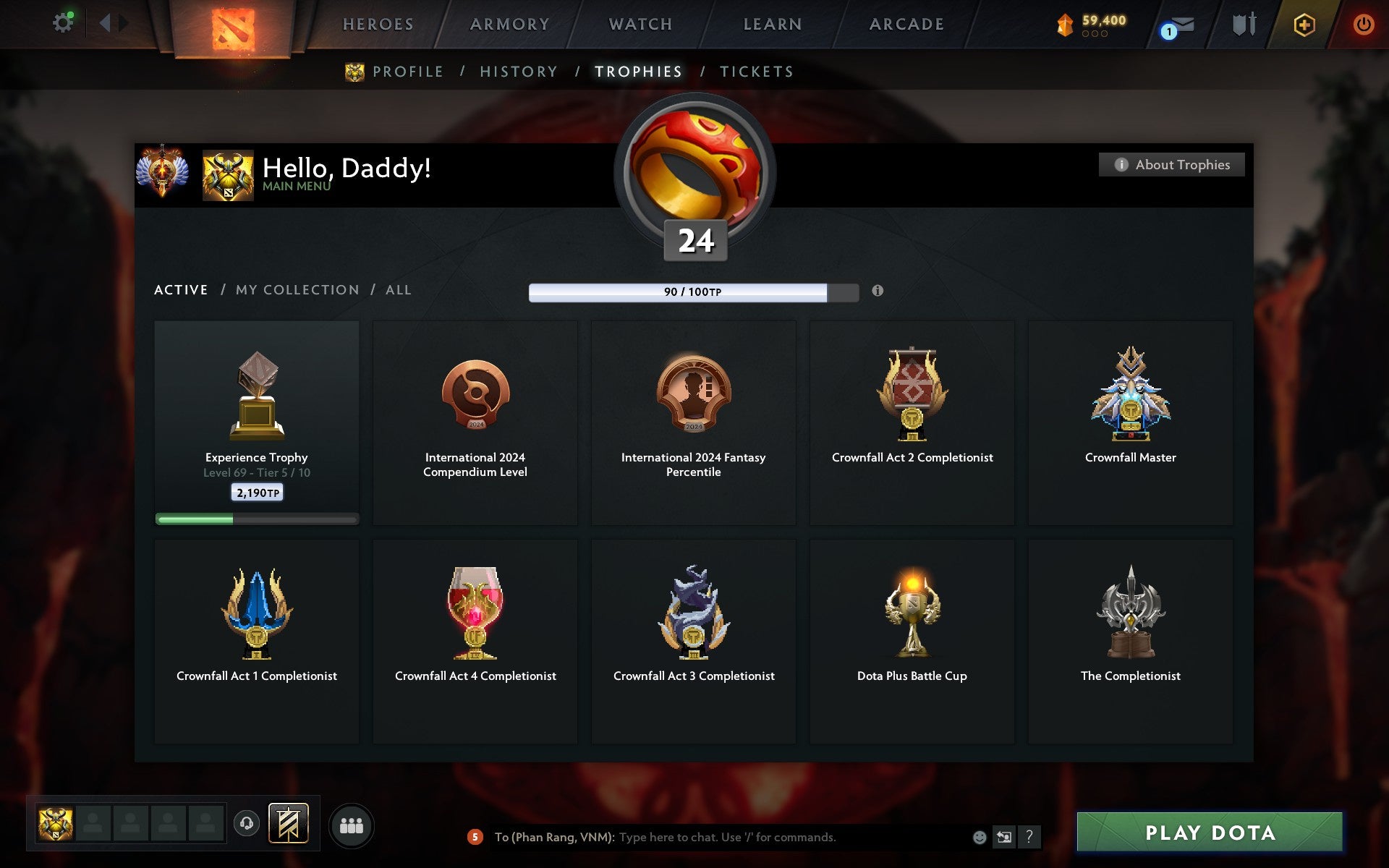Switch to the HISTORY tab
This screenshot has height=868, width=1389.
(x=518, y=72)
